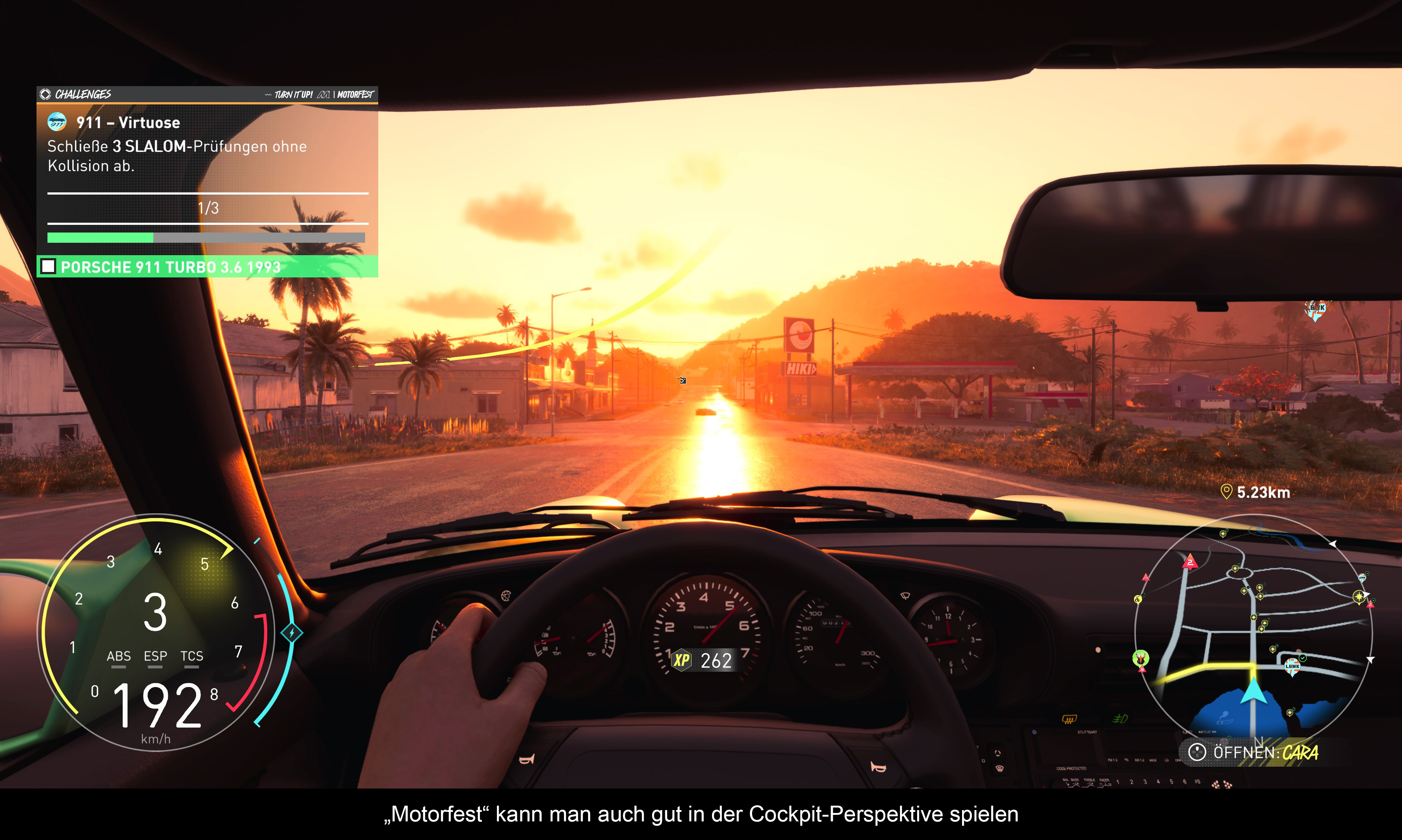This screenshot has height=840, width=1402.
Task: Click the ESP indicator on the speedometer
Action: [155, 657]
